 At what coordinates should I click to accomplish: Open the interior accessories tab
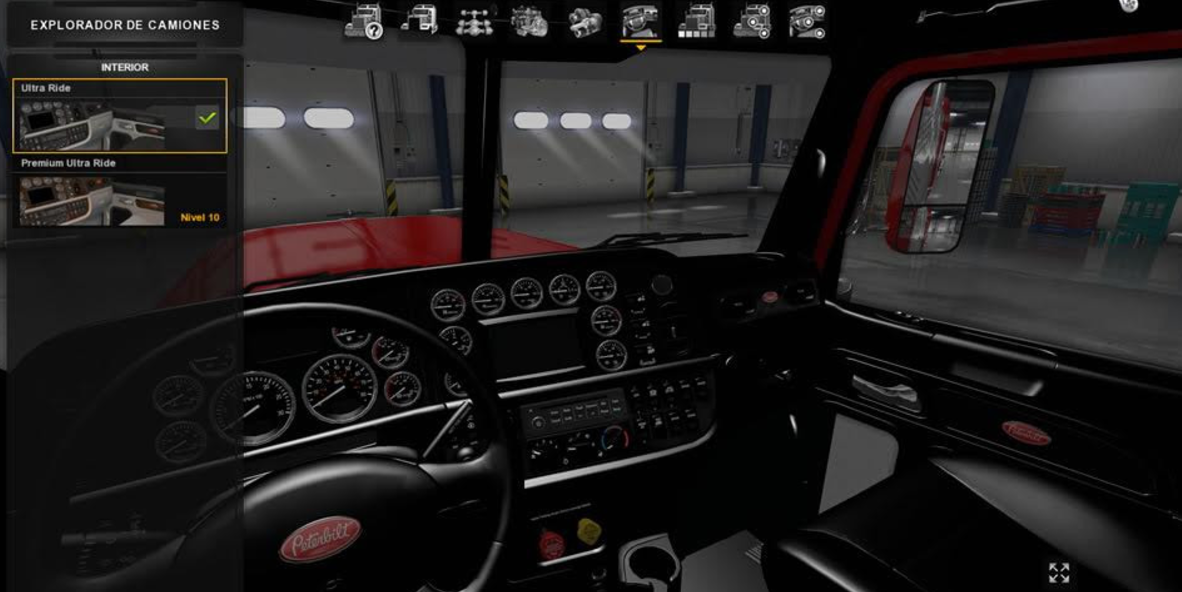point(807,21)
